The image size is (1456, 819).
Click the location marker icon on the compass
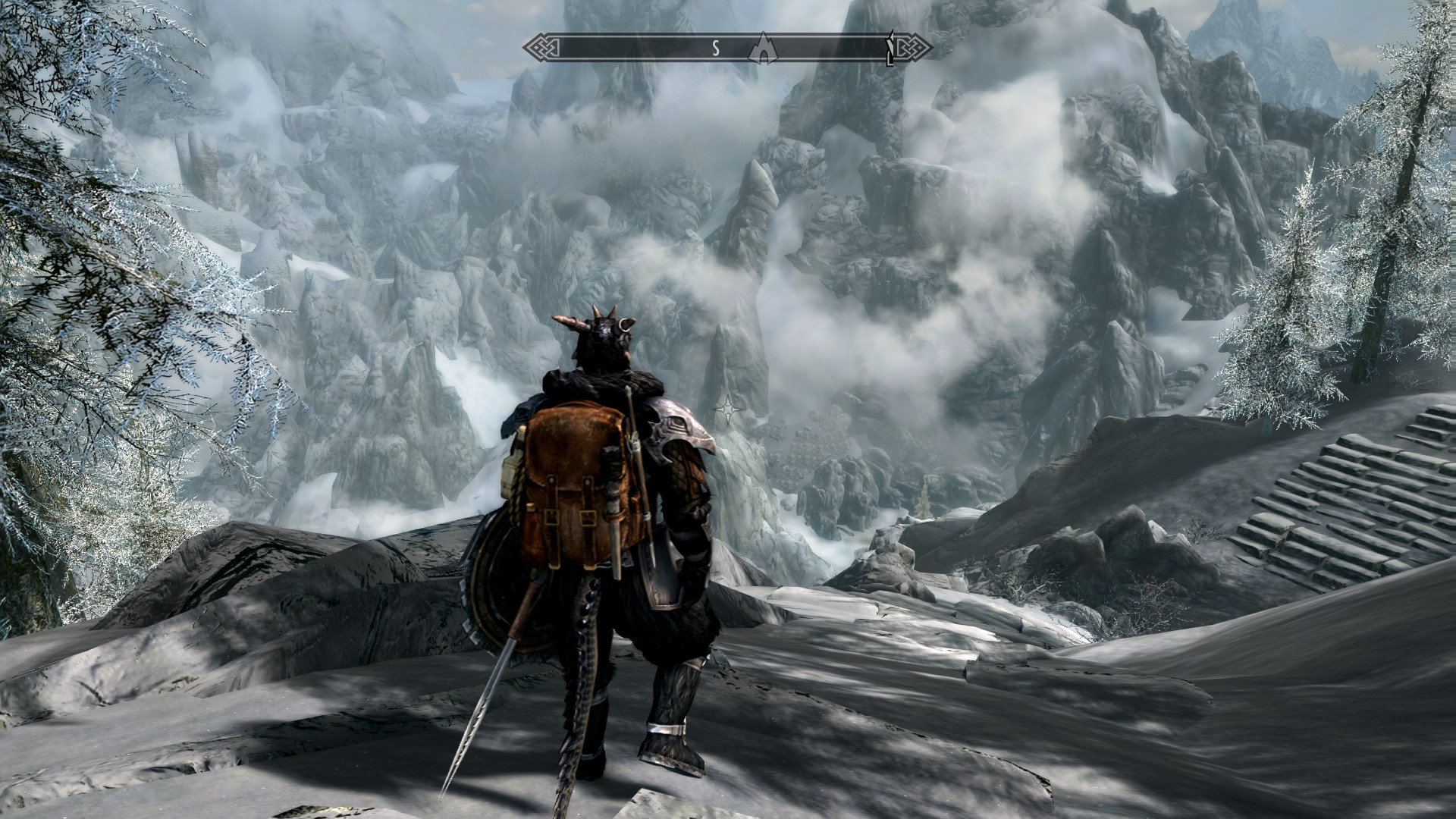tap(763, 49)
